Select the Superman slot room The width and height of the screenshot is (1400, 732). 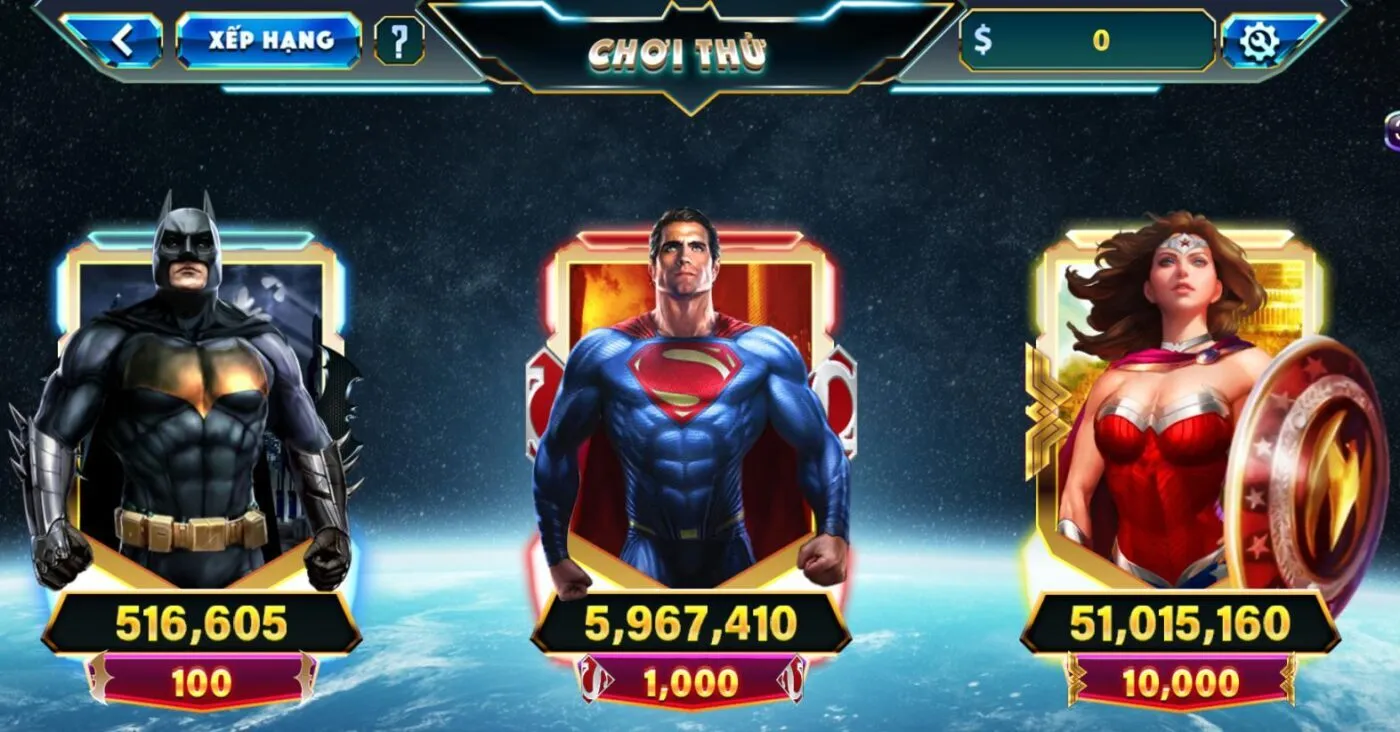click(690, 400)
